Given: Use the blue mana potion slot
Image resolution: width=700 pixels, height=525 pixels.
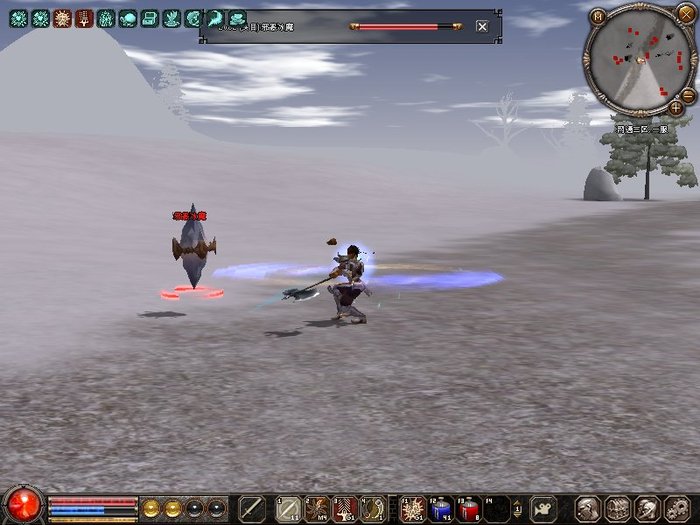Looking at the screenshot, I should 441,508.
